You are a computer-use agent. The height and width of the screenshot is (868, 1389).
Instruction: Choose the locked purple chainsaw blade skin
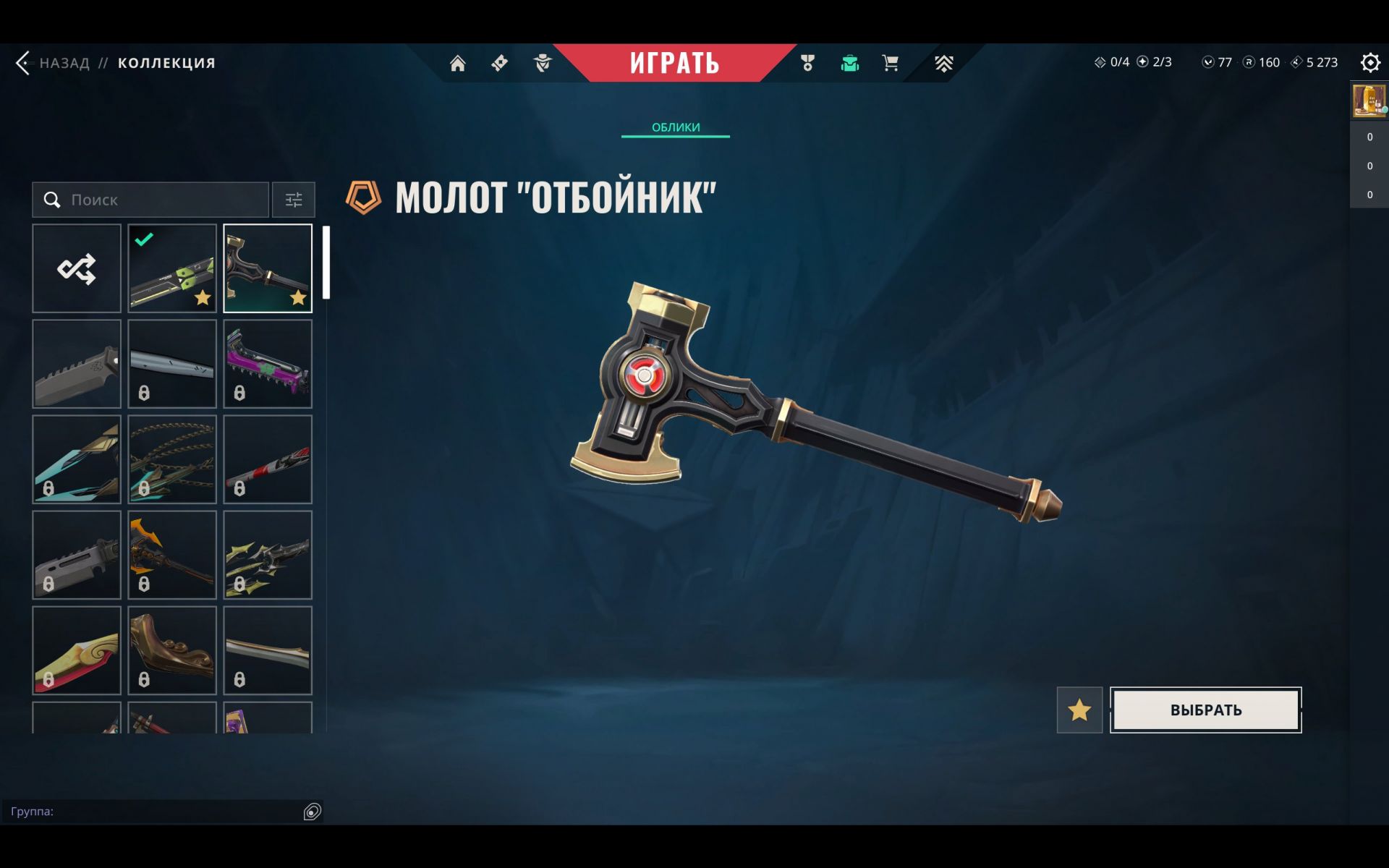click(x=268, y=364)
